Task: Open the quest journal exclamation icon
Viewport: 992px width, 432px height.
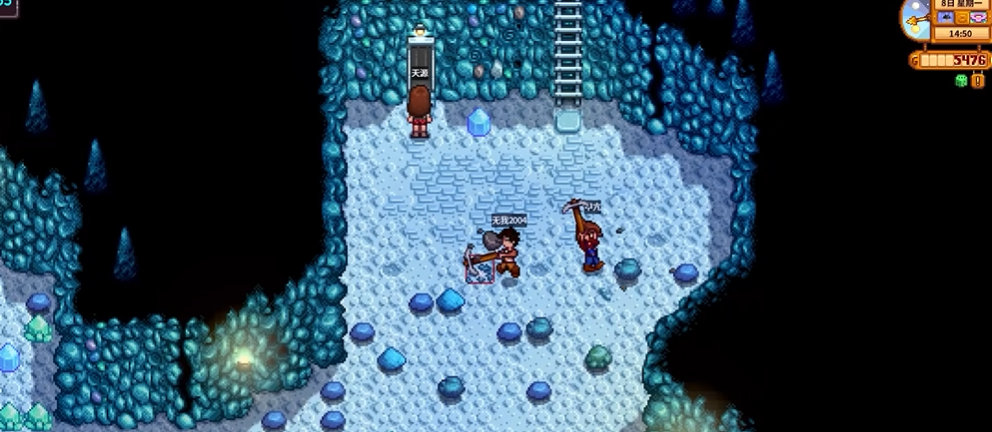Action: coord(977,80)
